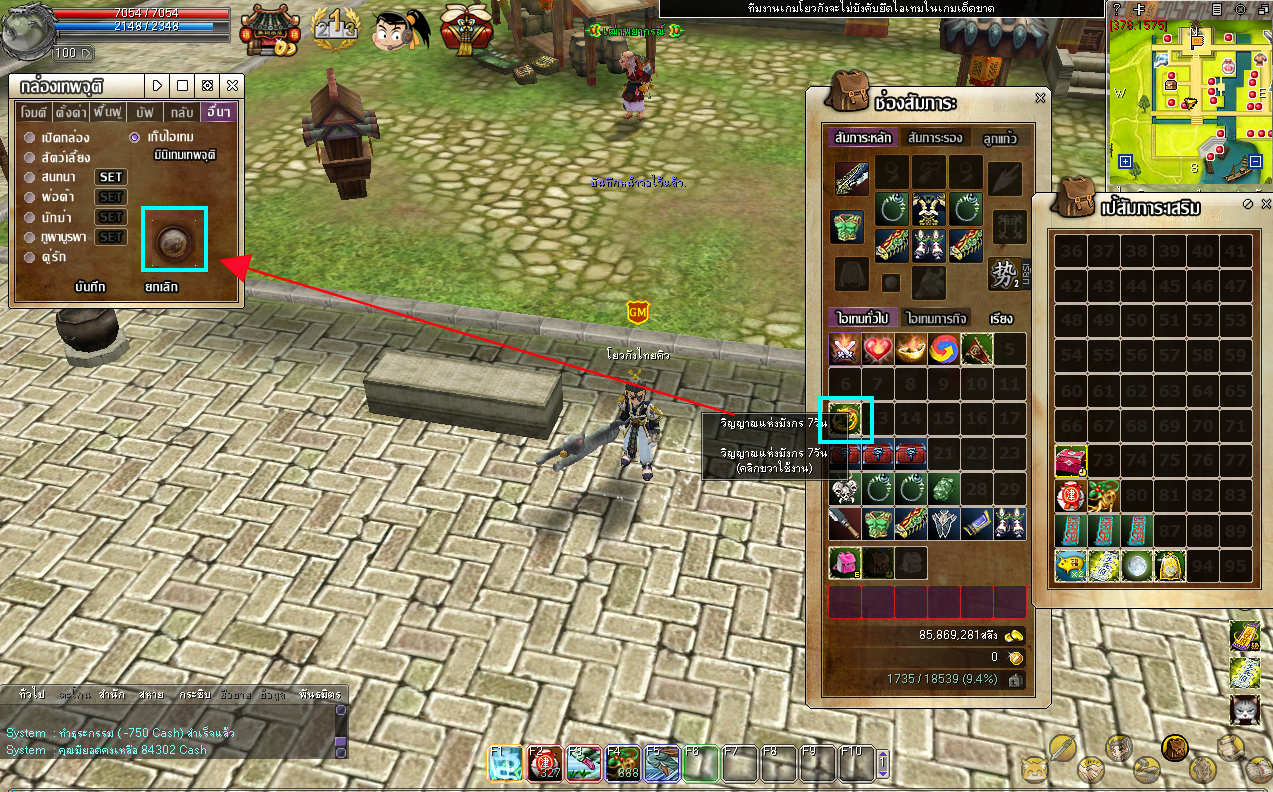Switch to the โจมตี tab
The image size is (1273, 792).
(34, 112)
